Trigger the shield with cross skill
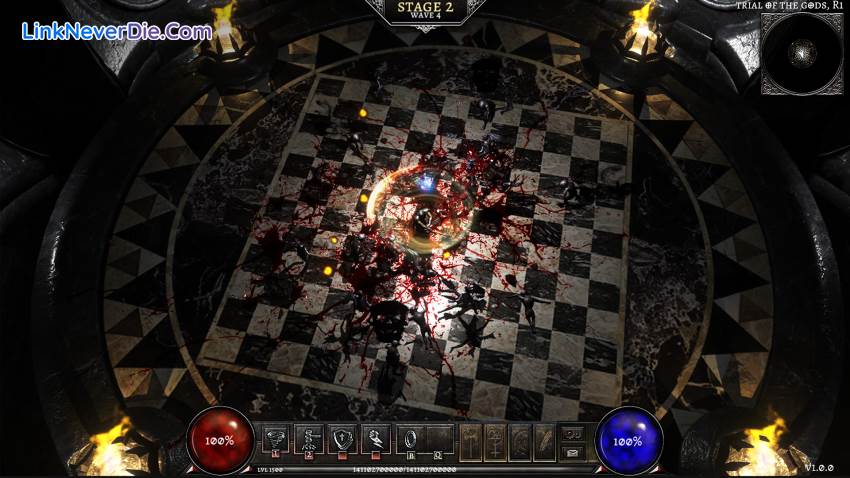 (x=341, y=438)
